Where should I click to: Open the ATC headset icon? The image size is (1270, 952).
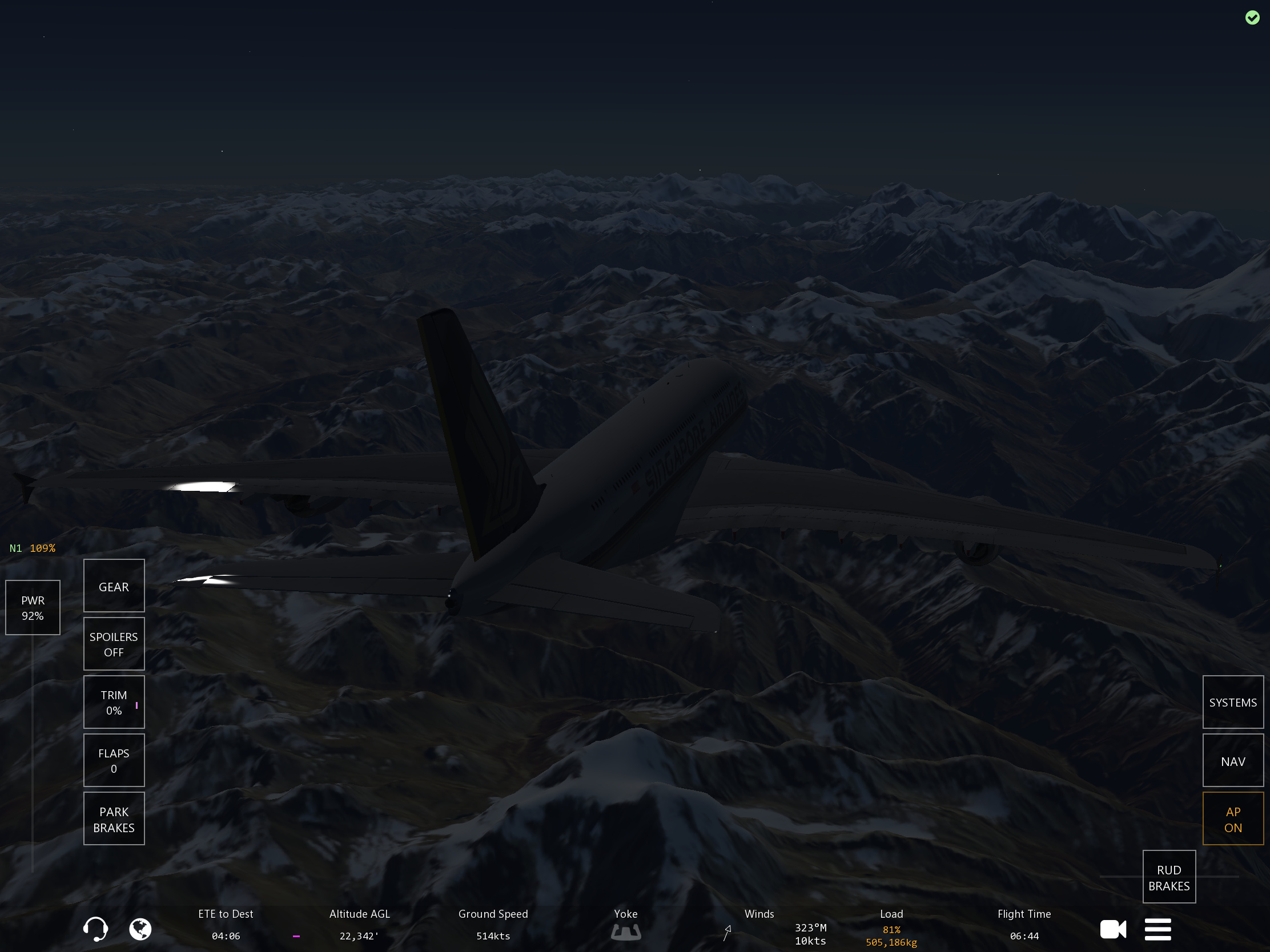click(x=95, y=929)
